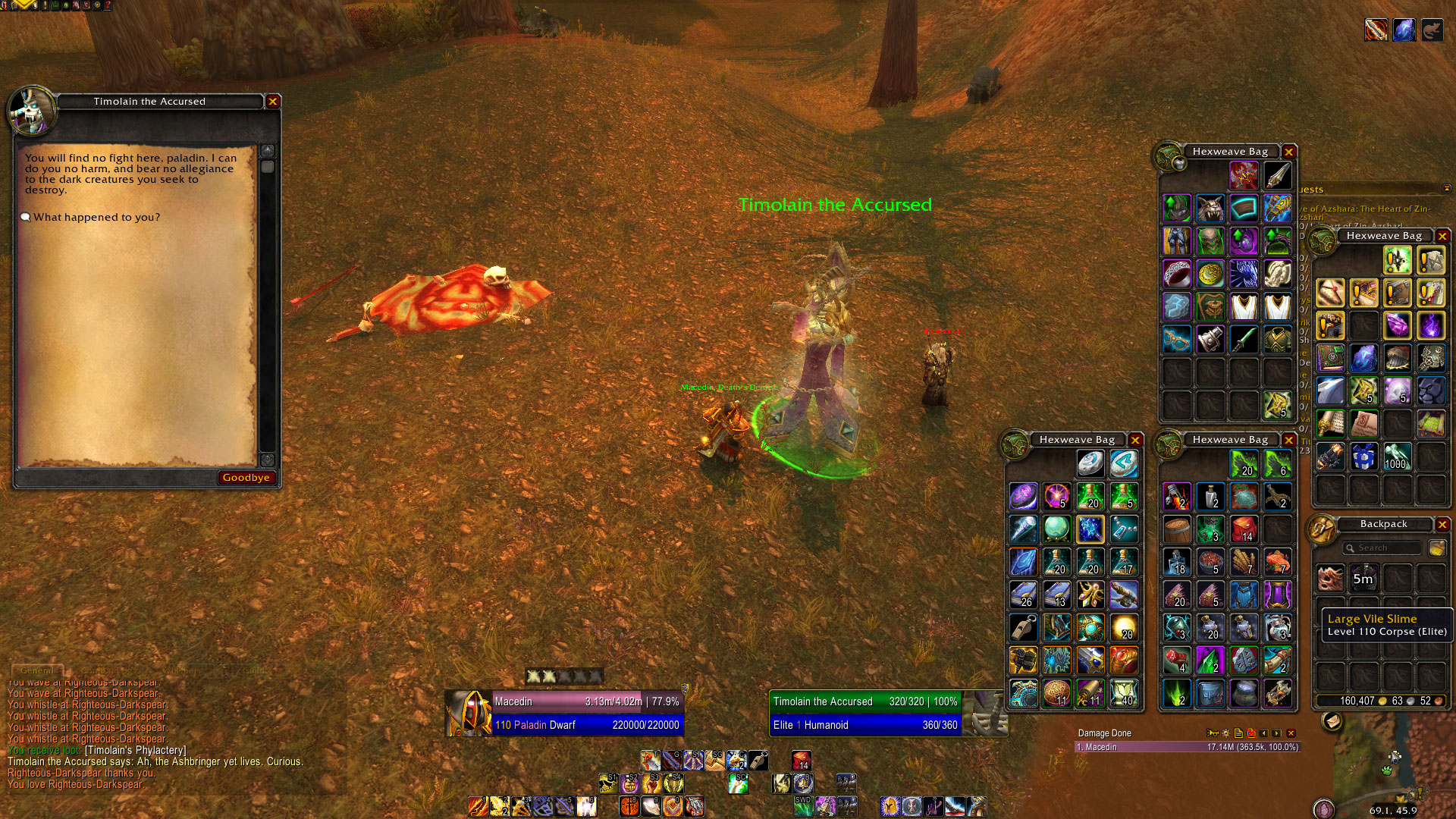1456x819 pixels.
Task: Close the Backpack window
Action: tap(1442, 524)
